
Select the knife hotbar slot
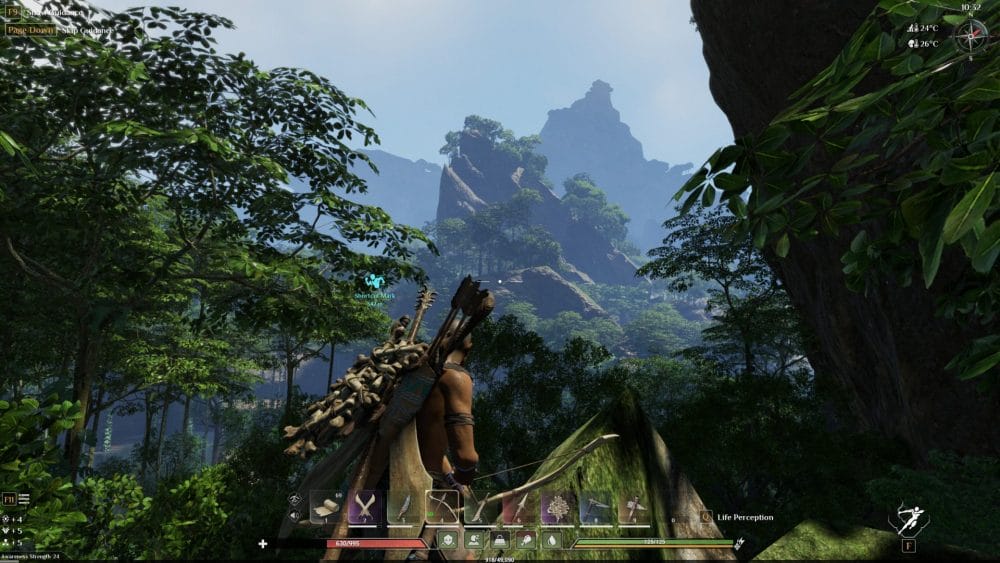(402, 508)
